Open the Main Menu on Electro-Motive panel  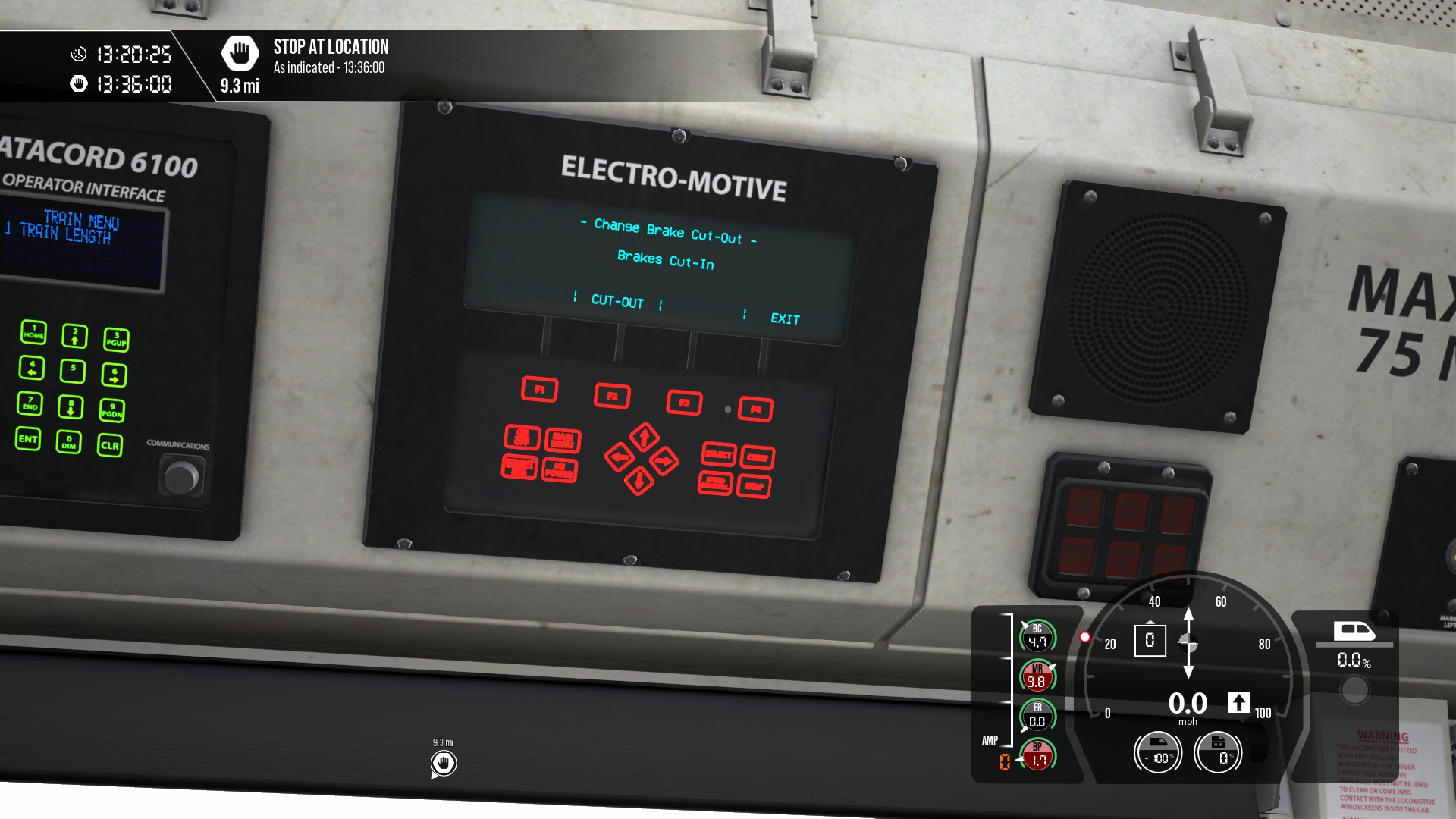563,440
